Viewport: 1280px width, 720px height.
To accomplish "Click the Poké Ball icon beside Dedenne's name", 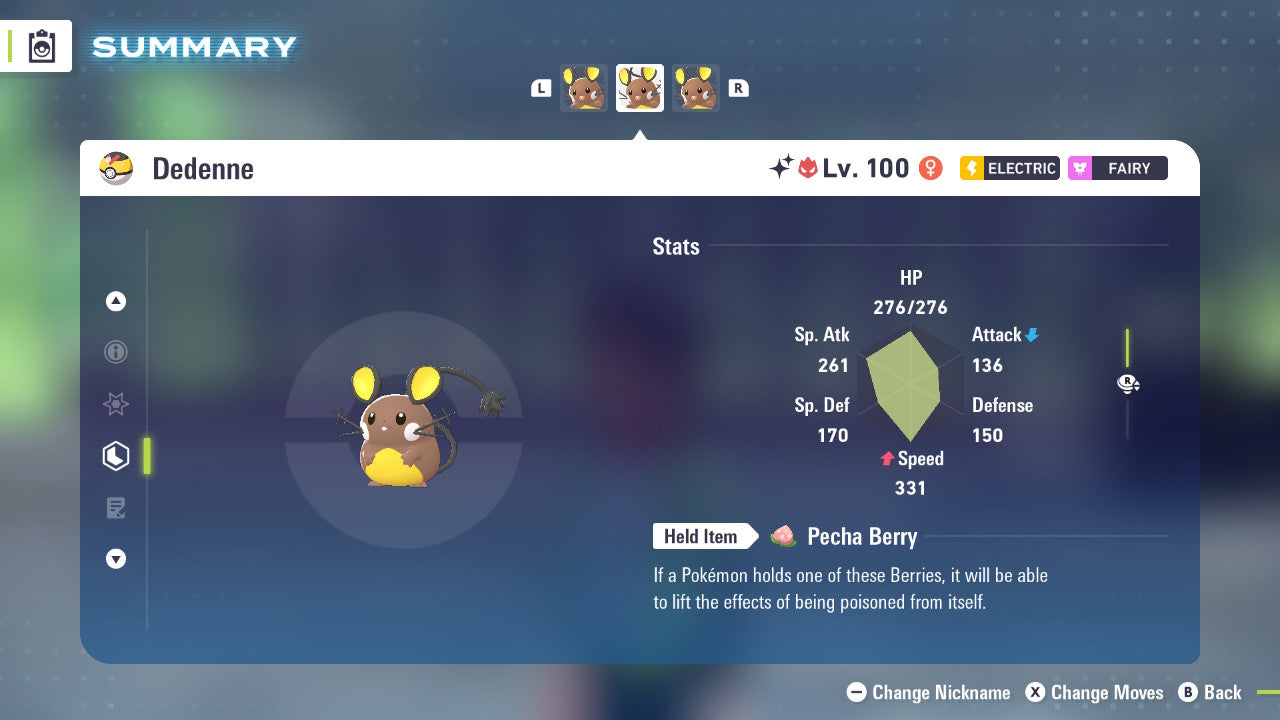I will 116,168.
